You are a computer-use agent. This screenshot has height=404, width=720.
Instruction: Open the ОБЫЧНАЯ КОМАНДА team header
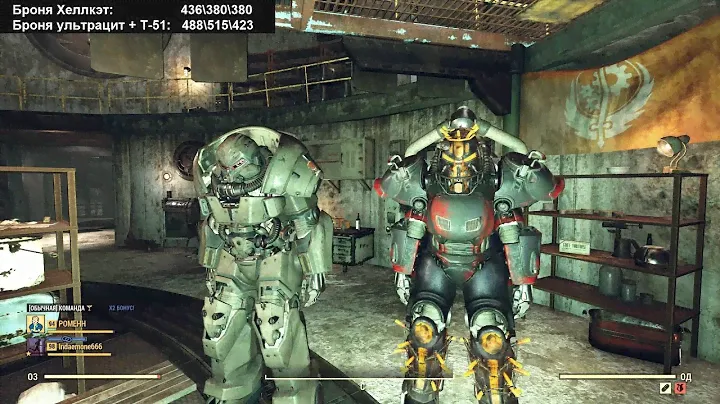pyautogui.click(x=59, y=307)
